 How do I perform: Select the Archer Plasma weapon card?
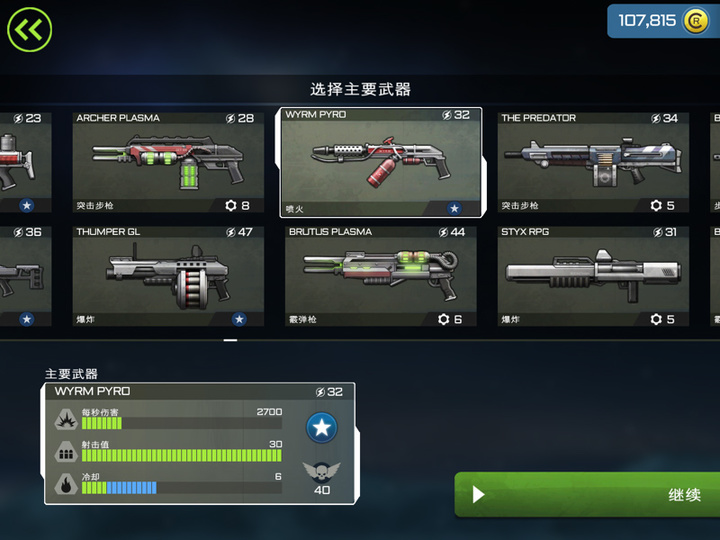tap(167, 162)
